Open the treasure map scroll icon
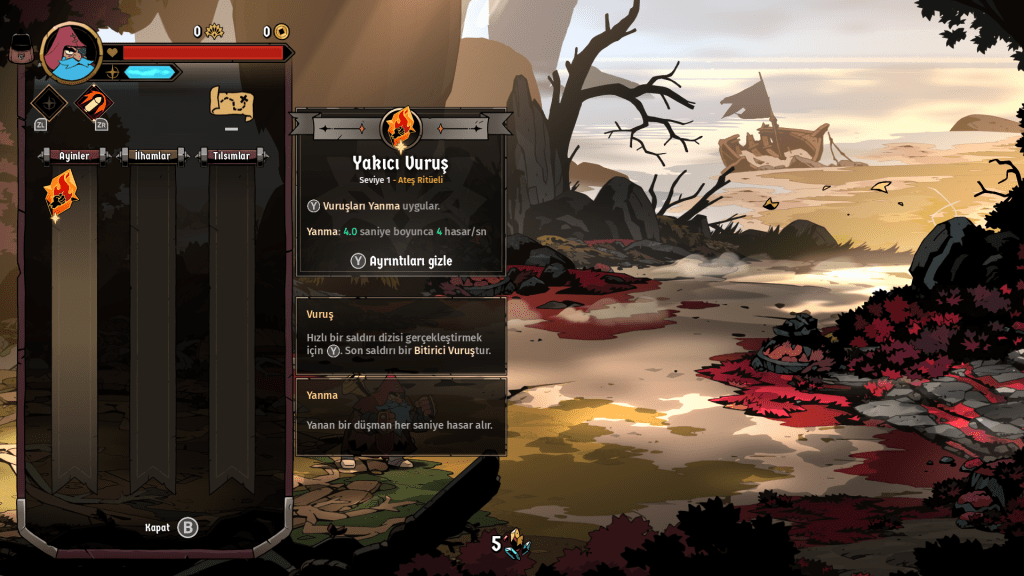The width and height of the screenshot is (1024, 576). [231, 101]
